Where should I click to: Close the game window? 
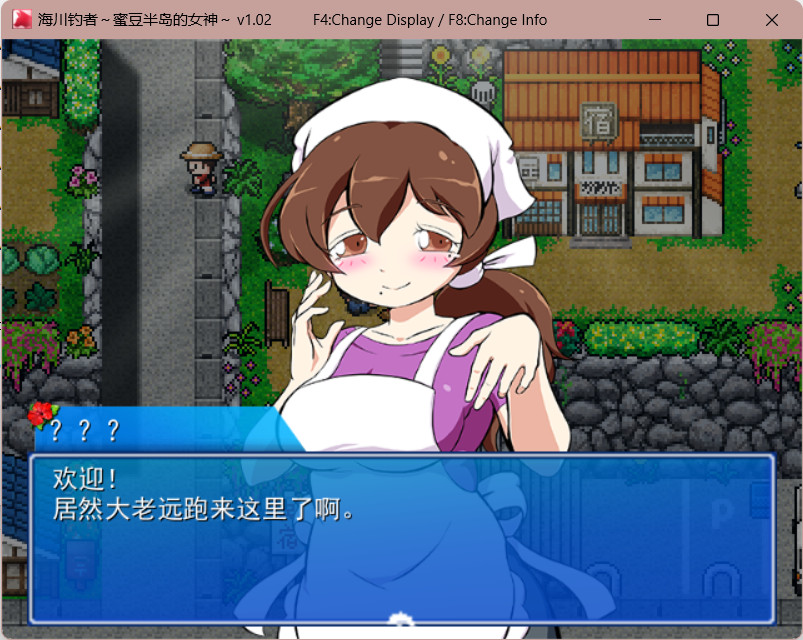(771, 20)
